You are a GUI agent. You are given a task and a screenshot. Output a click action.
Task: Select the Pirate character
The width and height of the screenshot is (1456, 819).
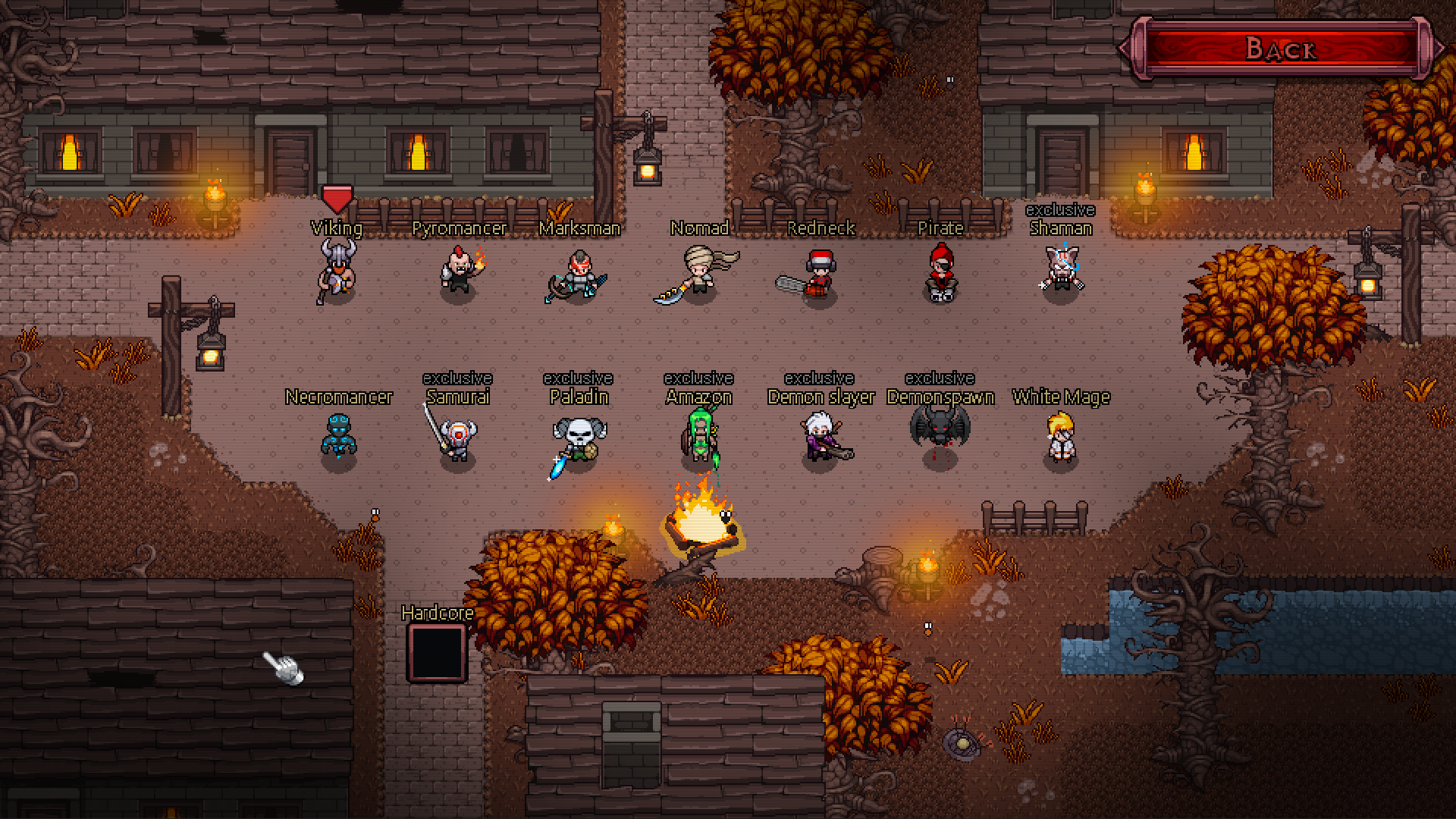tap(941, 273)
